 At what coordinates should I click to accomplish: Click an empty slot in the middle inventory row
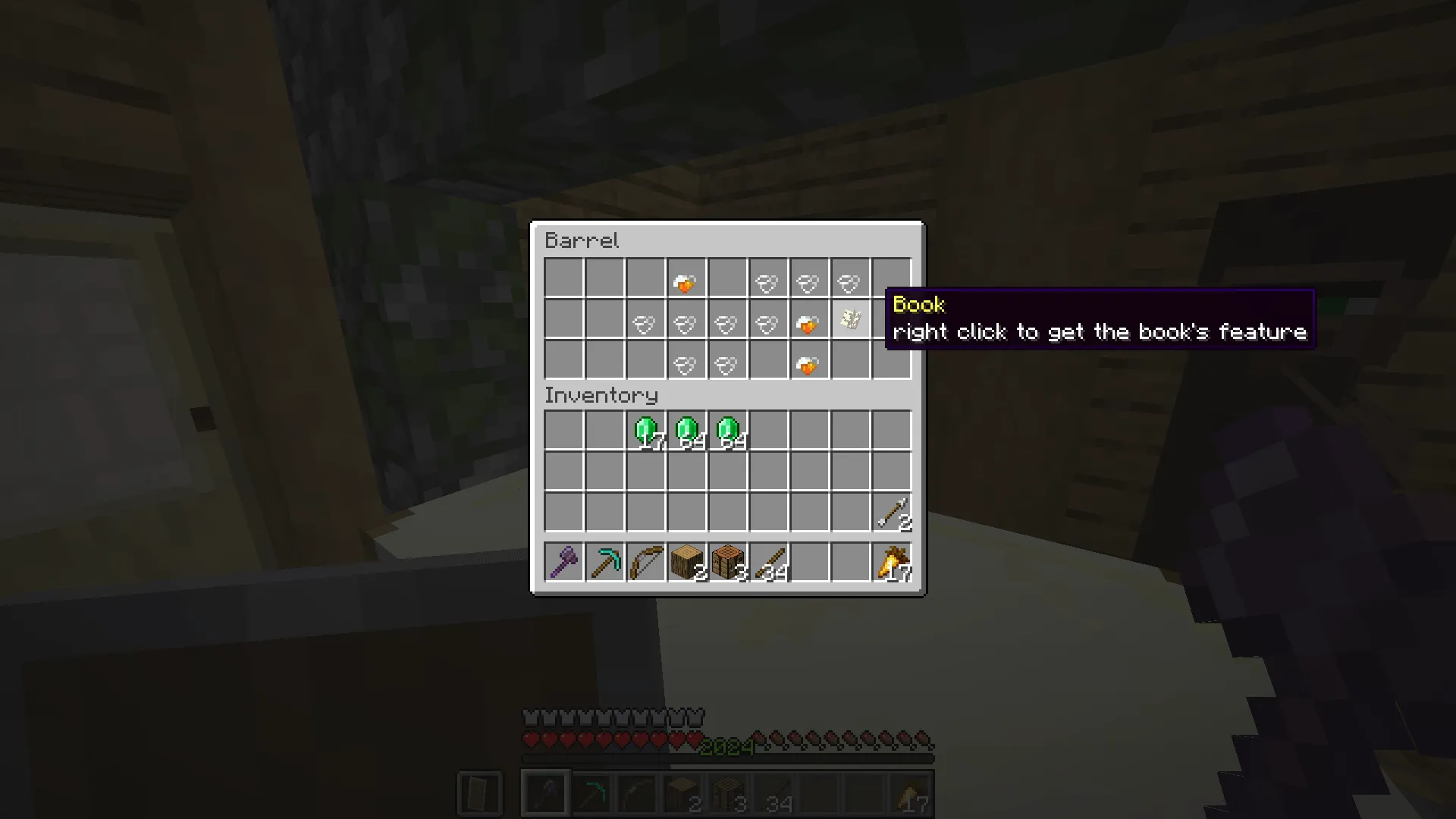coord(686,471)
